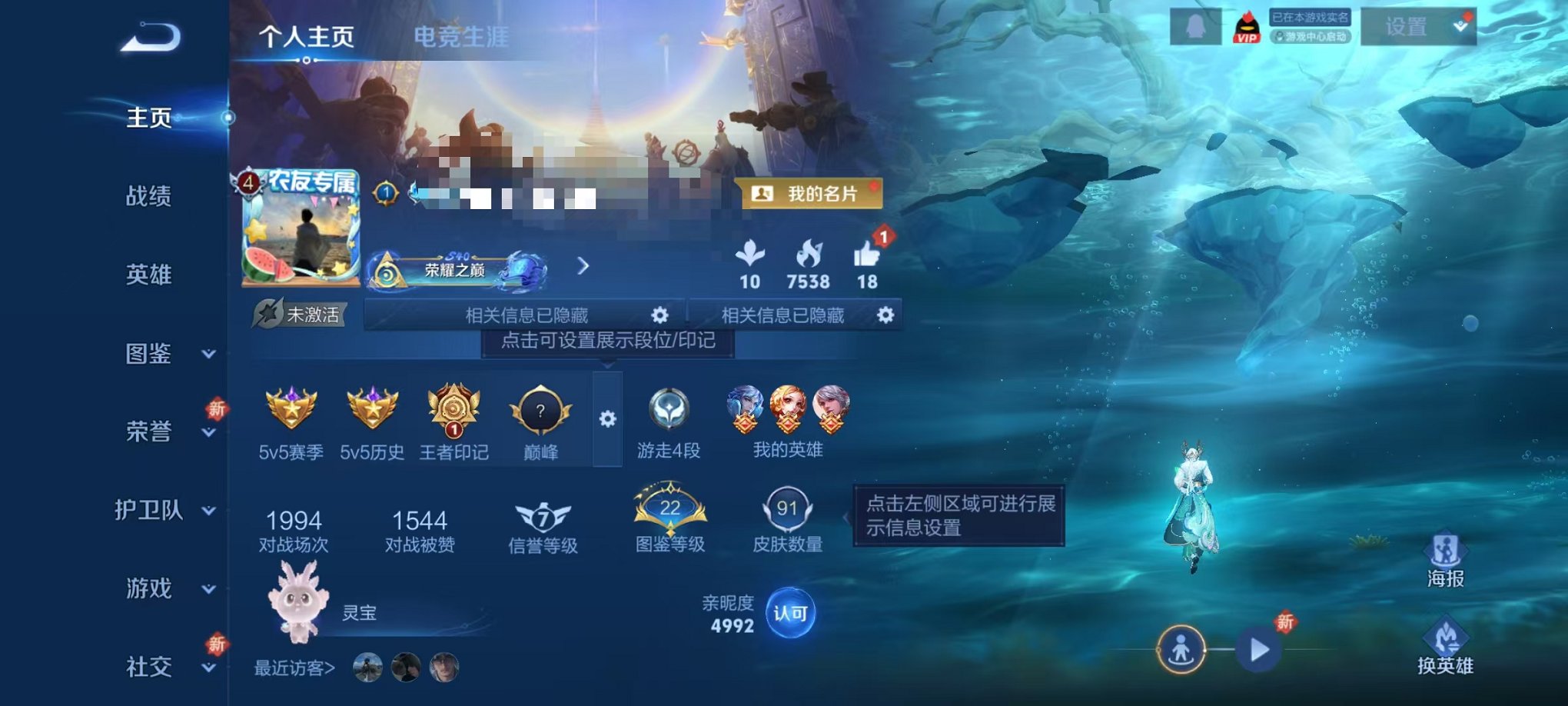
Task: Open the 我的名片 card button
Action: pos(811,193)
